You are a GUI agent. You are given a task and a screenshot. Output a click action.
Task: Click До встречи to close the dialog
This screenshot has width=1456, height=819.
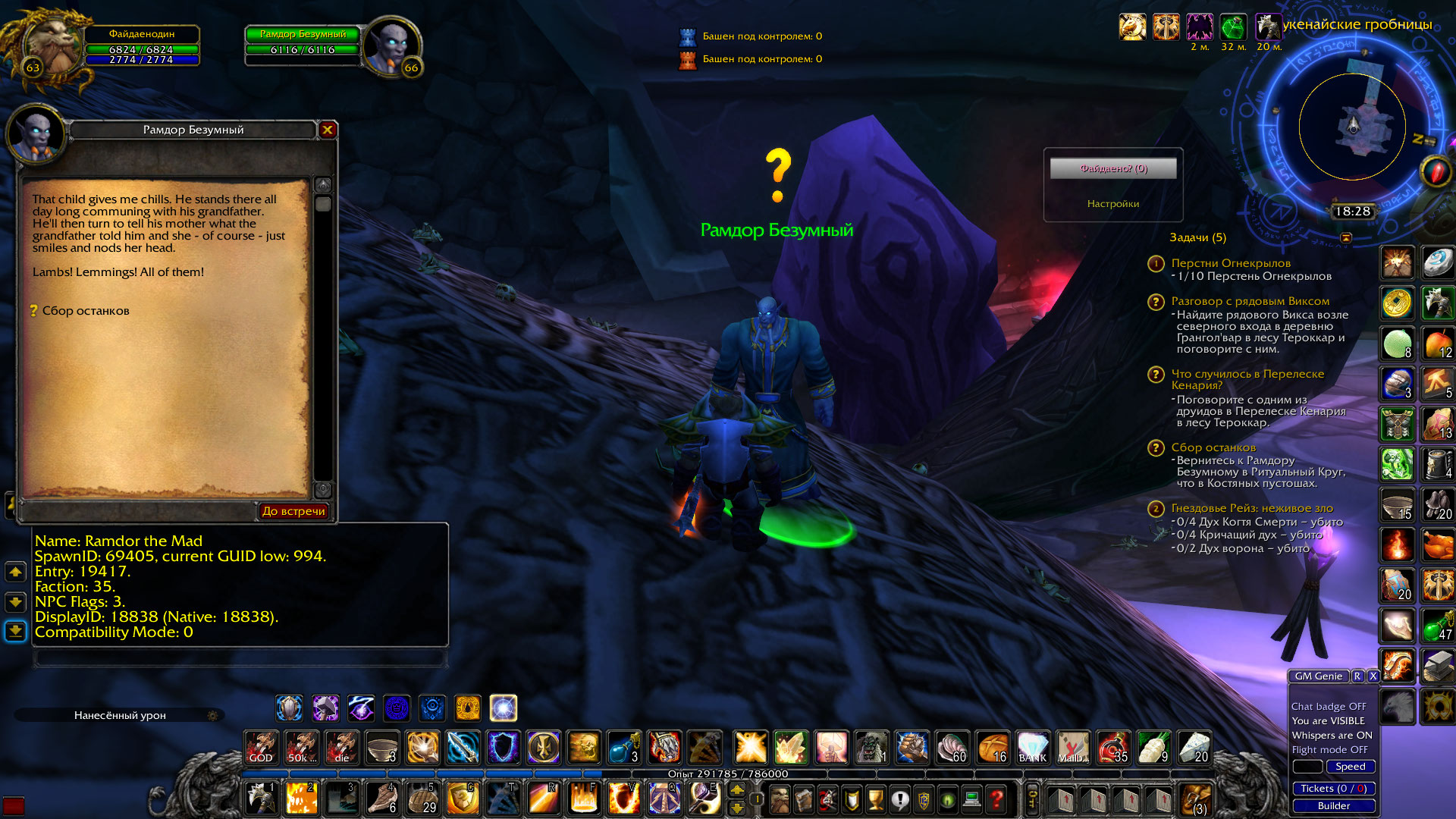pos(295,511)
